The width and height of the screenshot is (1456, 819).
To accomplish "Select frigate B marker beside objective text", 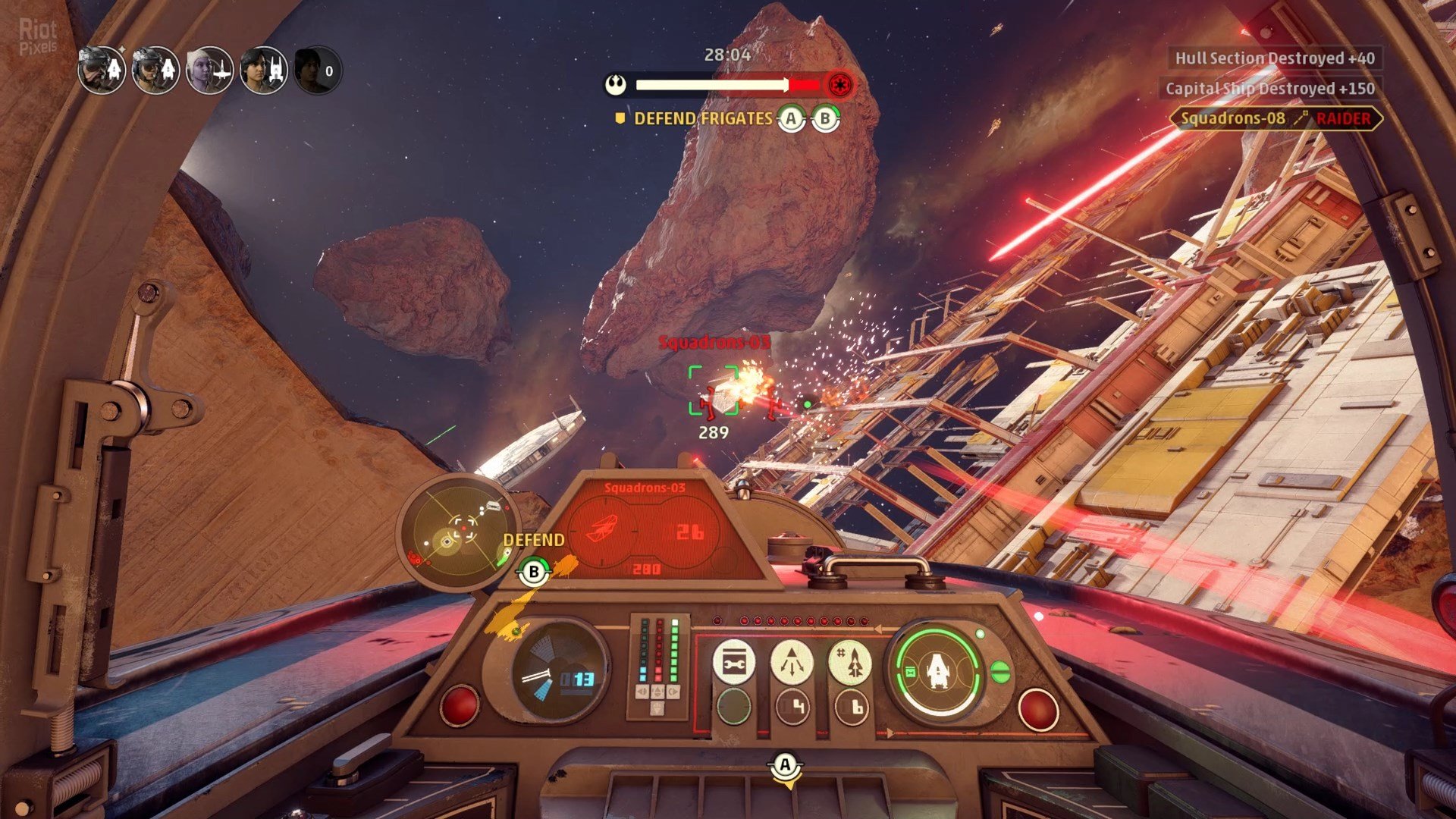I will click(x=825, y=119).
